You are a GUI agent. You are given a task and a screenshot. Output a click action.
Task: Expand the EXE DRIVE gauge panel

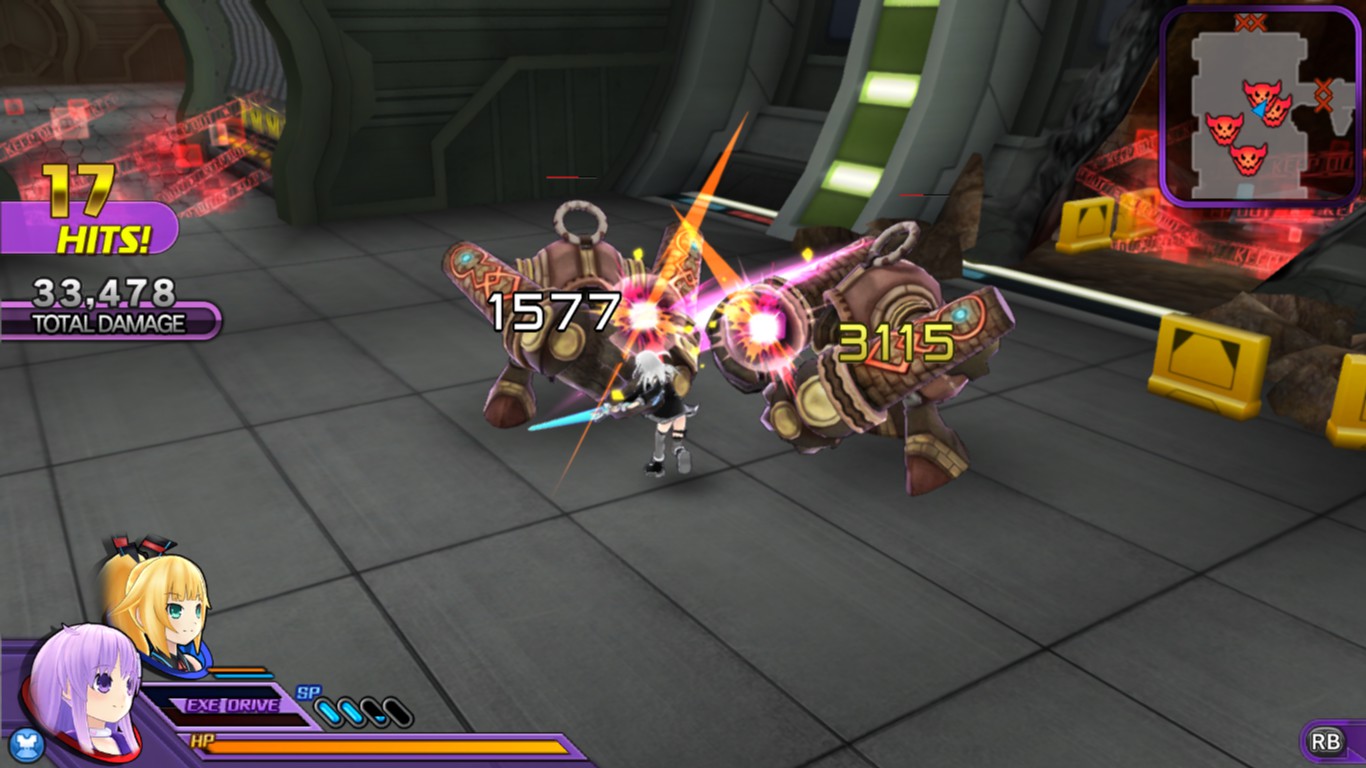[x=232, y=705]
